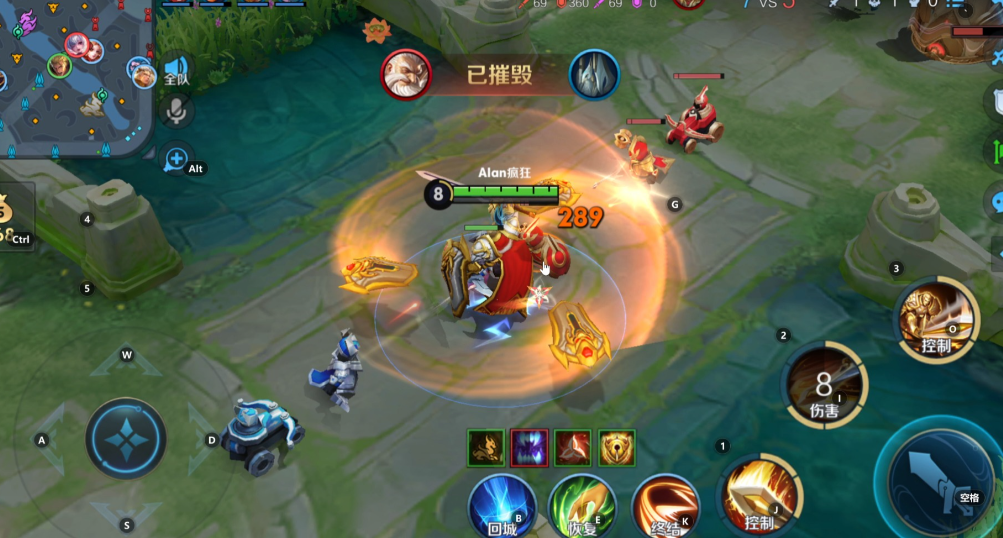The image size is (1003, 538).
Task: Tap the white shield signal button
Action: coord(995,102)
